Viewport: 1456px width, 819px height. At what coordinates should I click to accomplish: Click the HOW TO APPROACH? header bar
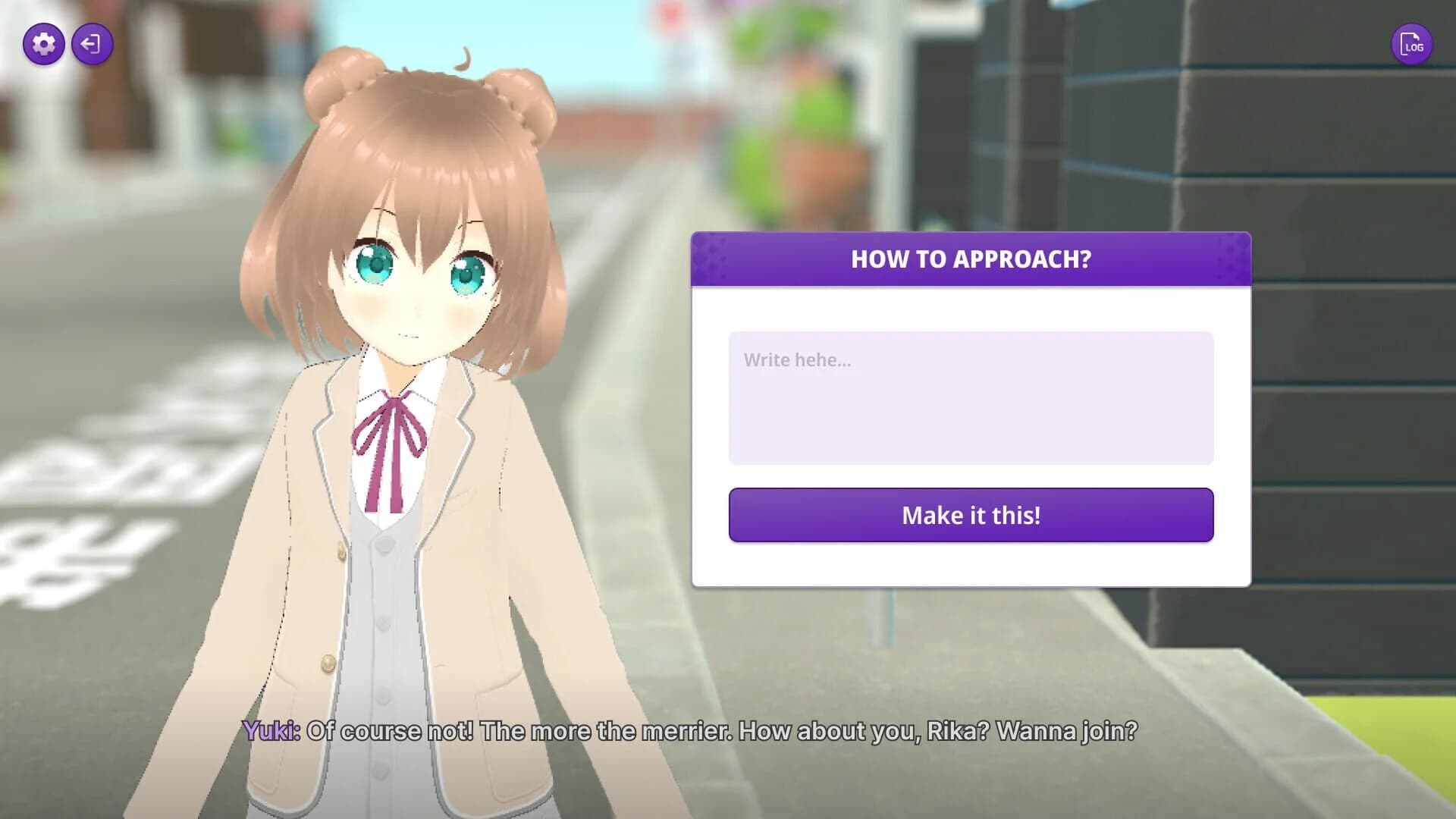[971, 259]
